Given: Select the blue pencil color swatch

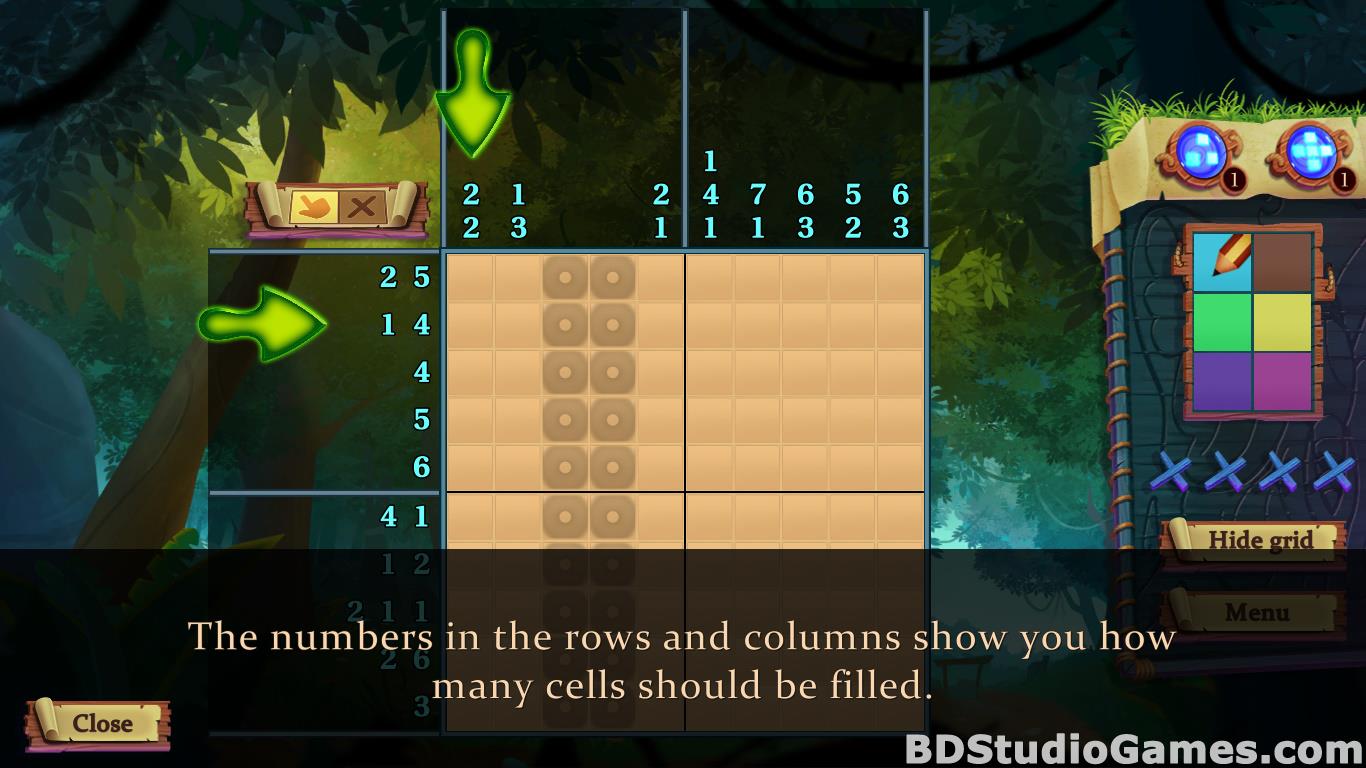Looking at the screenshot, I should 1223,262.
